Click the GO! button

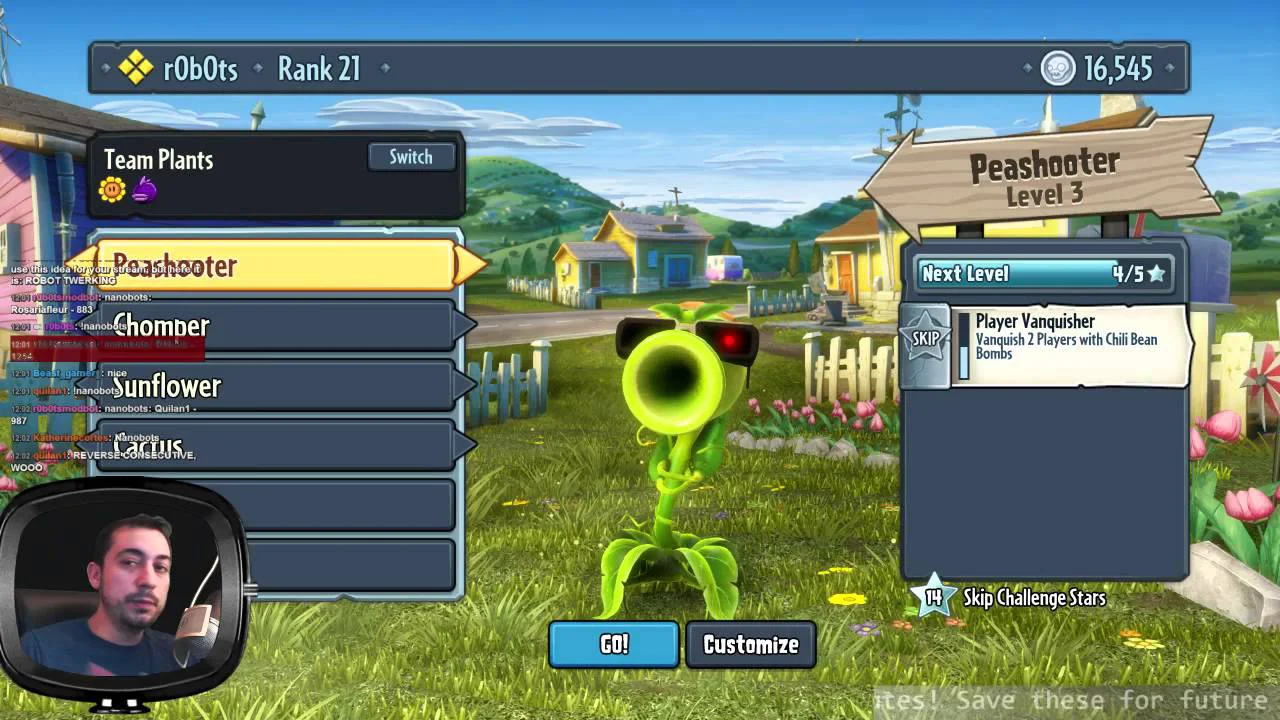click(x=614, y=645)
